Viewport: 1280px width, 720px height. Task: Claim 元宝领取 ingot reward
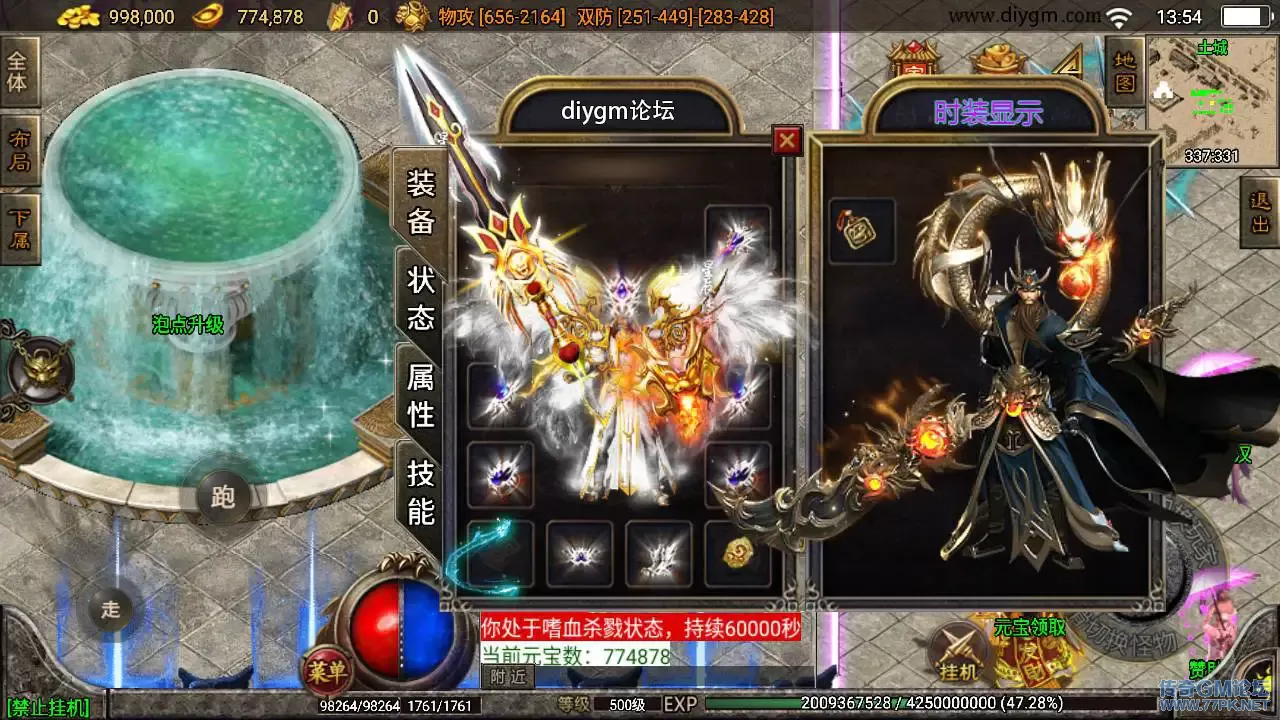(x=1030, y=628)
